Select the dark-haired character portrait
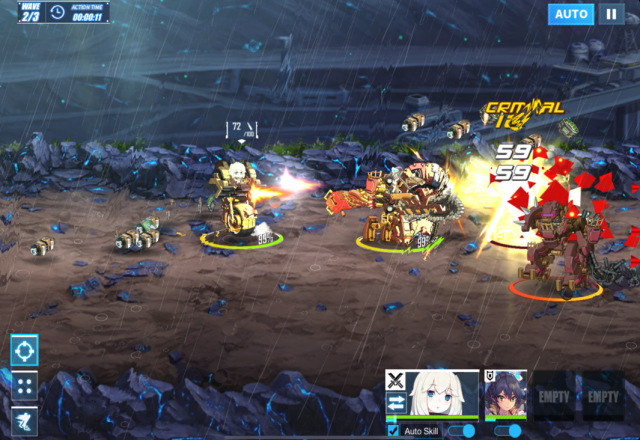The height and width of the screenshot is (440, 640). [506, 396]
